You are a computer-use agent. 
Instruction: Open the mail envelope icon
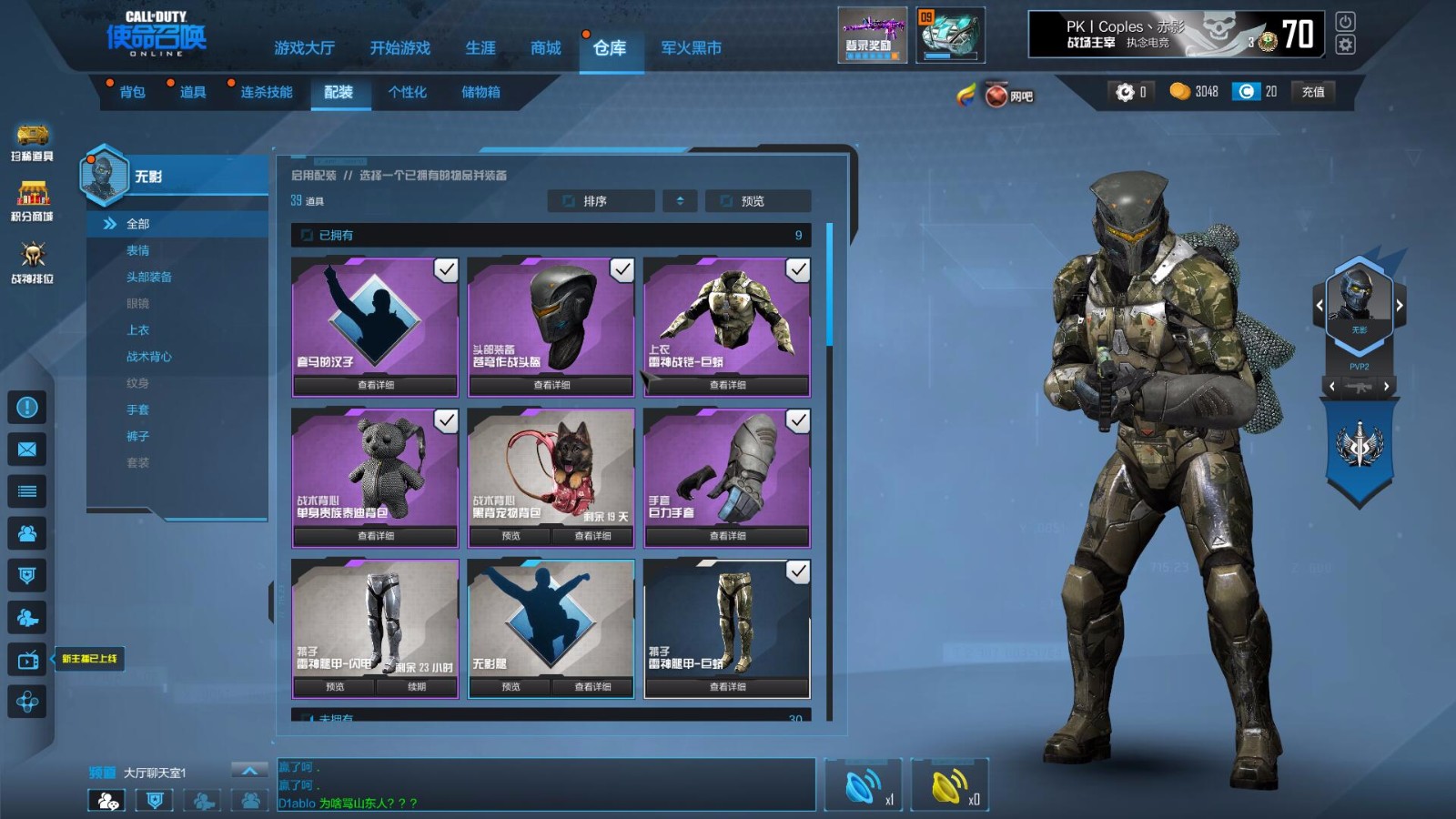pos(27,450)
